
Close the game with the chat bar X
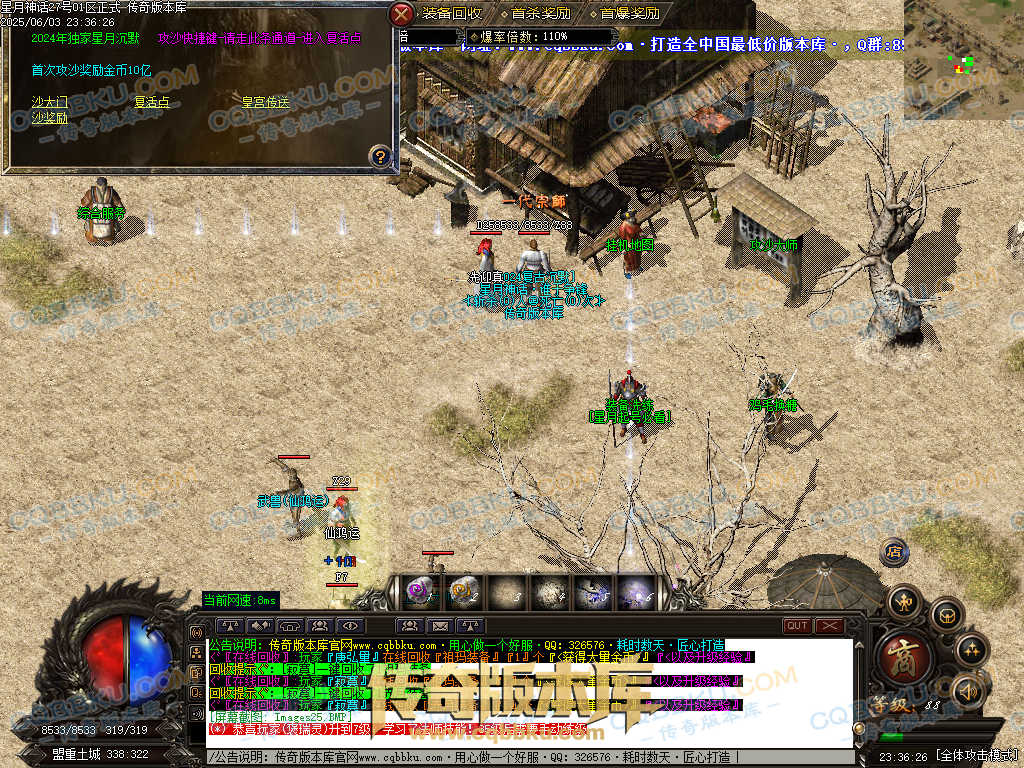click(x=830, y=626)
